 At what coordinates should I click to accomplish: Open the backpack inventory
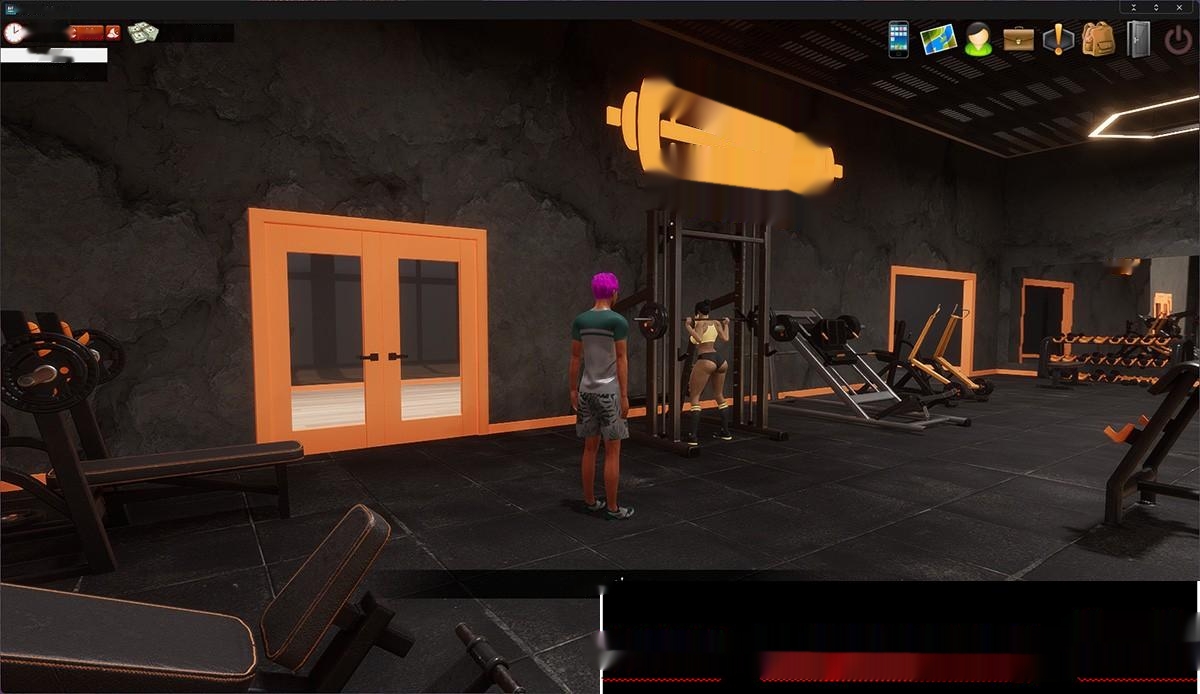click(x=1098, y=39)
